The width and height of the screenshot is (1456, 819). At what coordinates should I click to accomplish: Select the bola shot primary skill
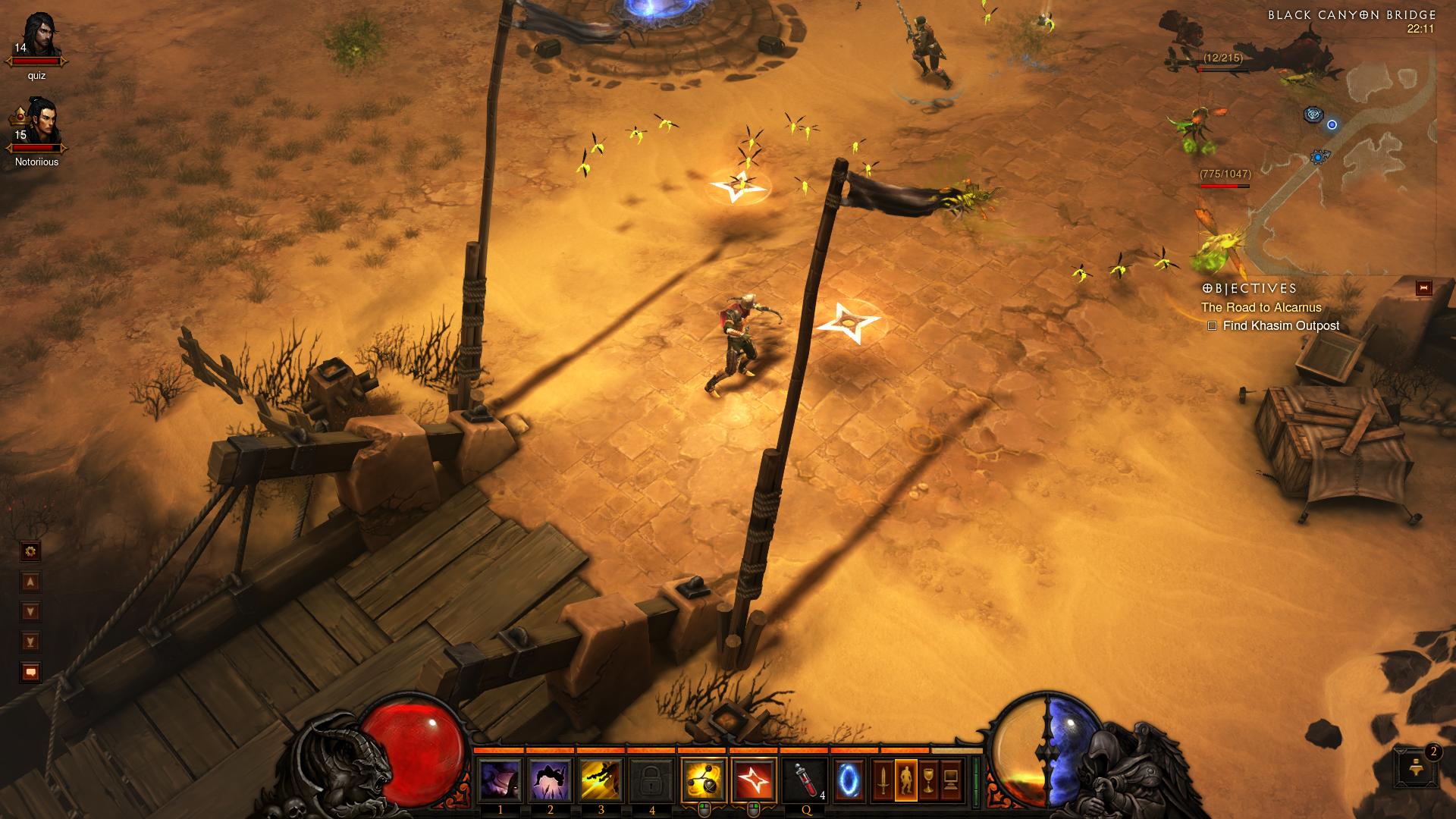click(704, 780)
